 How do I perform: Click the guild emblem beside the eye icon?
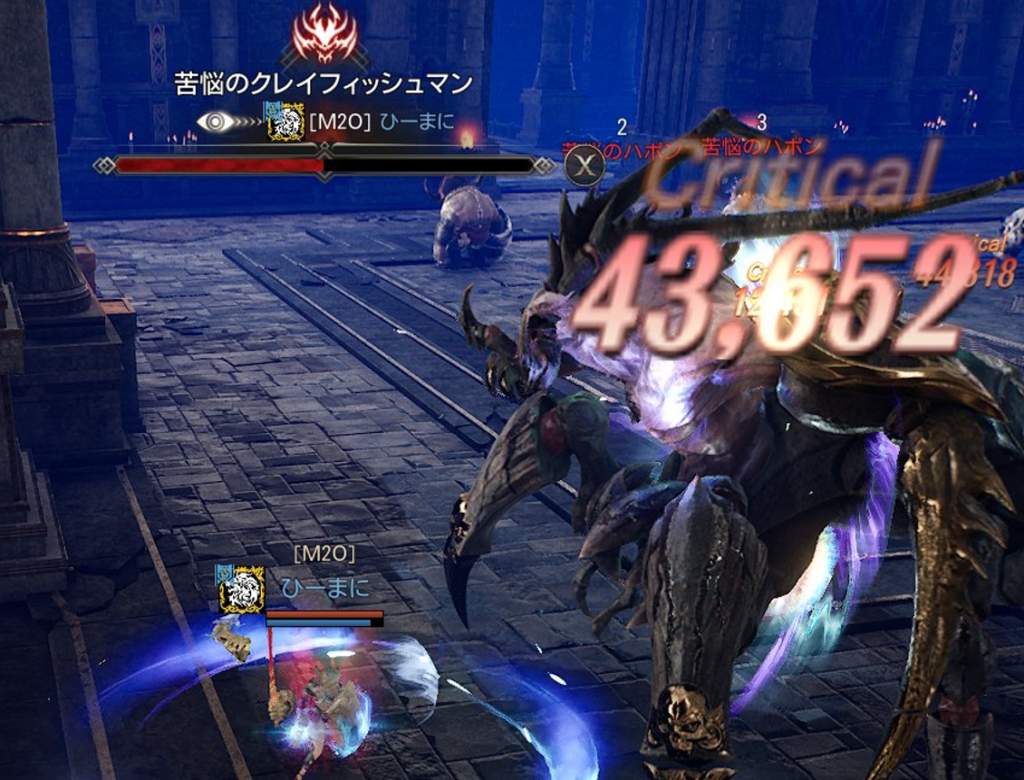286,122
